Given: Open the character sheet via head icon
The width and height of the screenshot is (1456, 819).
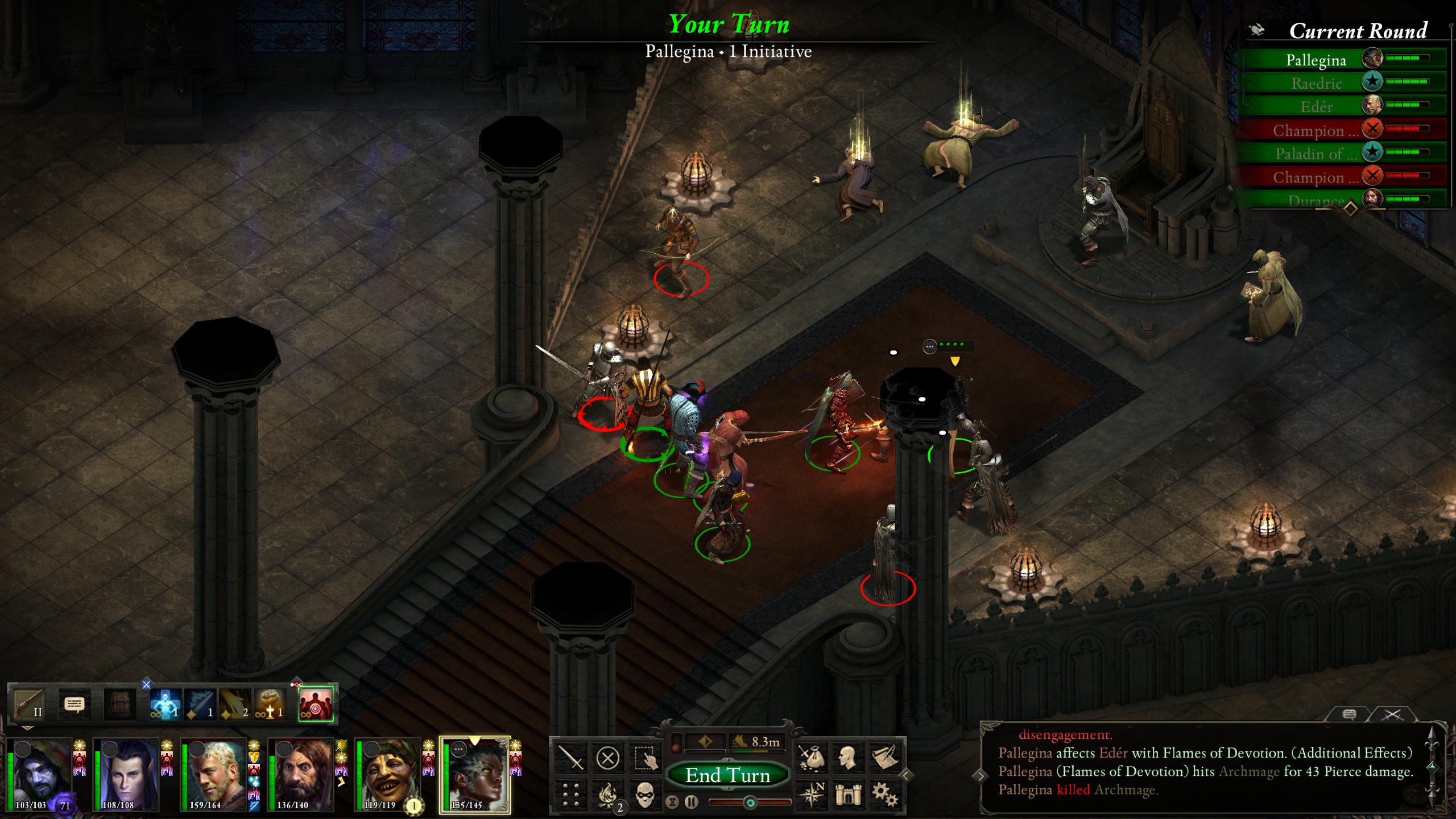Looking at the screenshot, I should (x=848, y=757).
